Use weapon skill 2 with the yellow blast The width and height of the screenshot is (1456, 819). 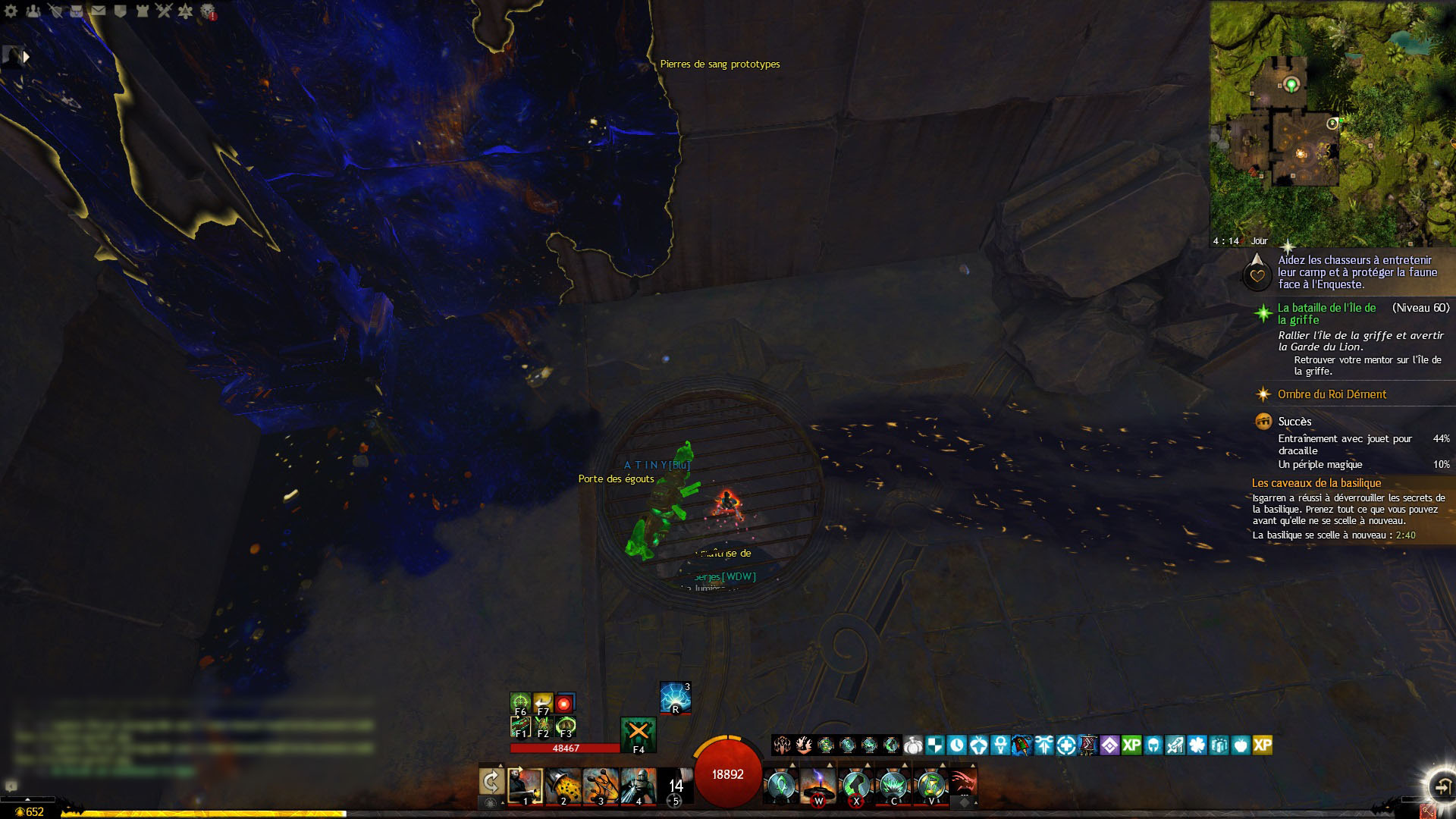coord(563,786)
